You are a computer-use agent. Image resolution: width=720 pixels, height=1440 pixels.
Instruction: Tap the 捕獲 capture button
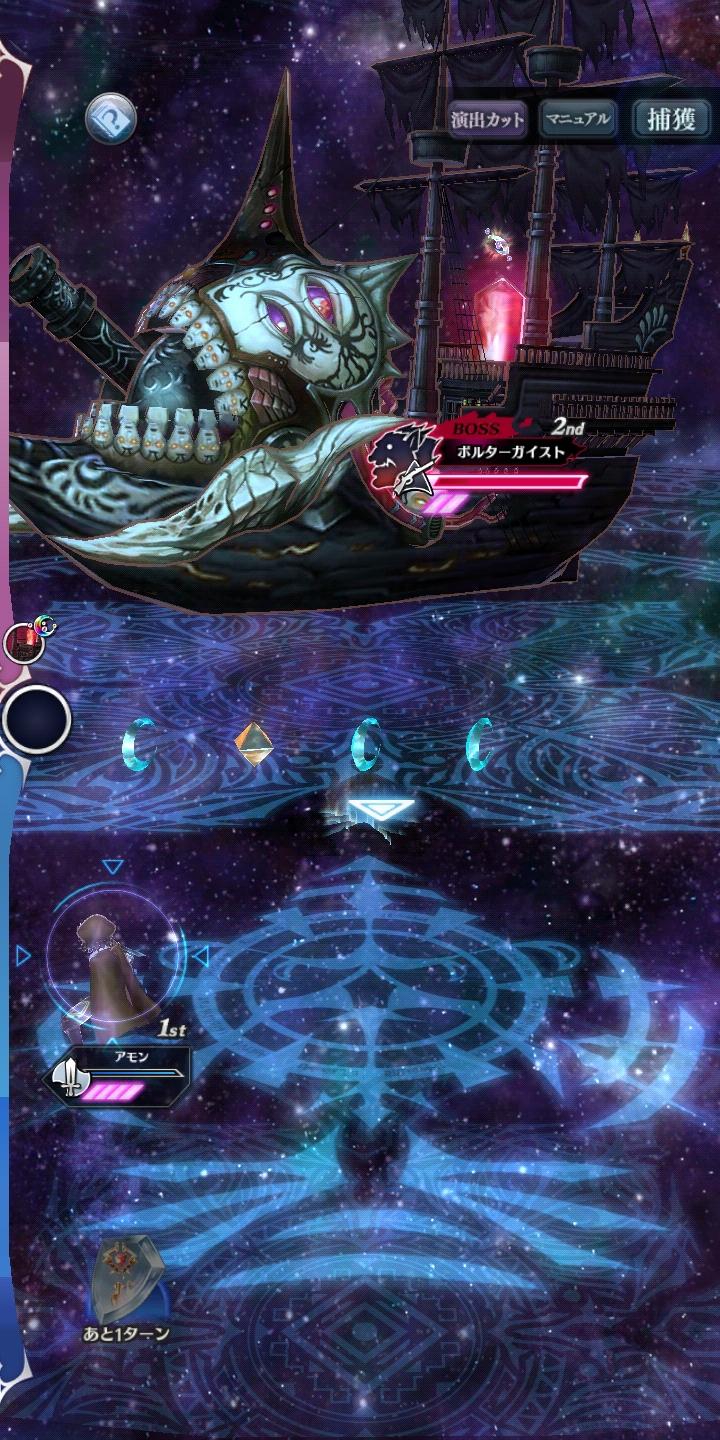tap(671, 120)
